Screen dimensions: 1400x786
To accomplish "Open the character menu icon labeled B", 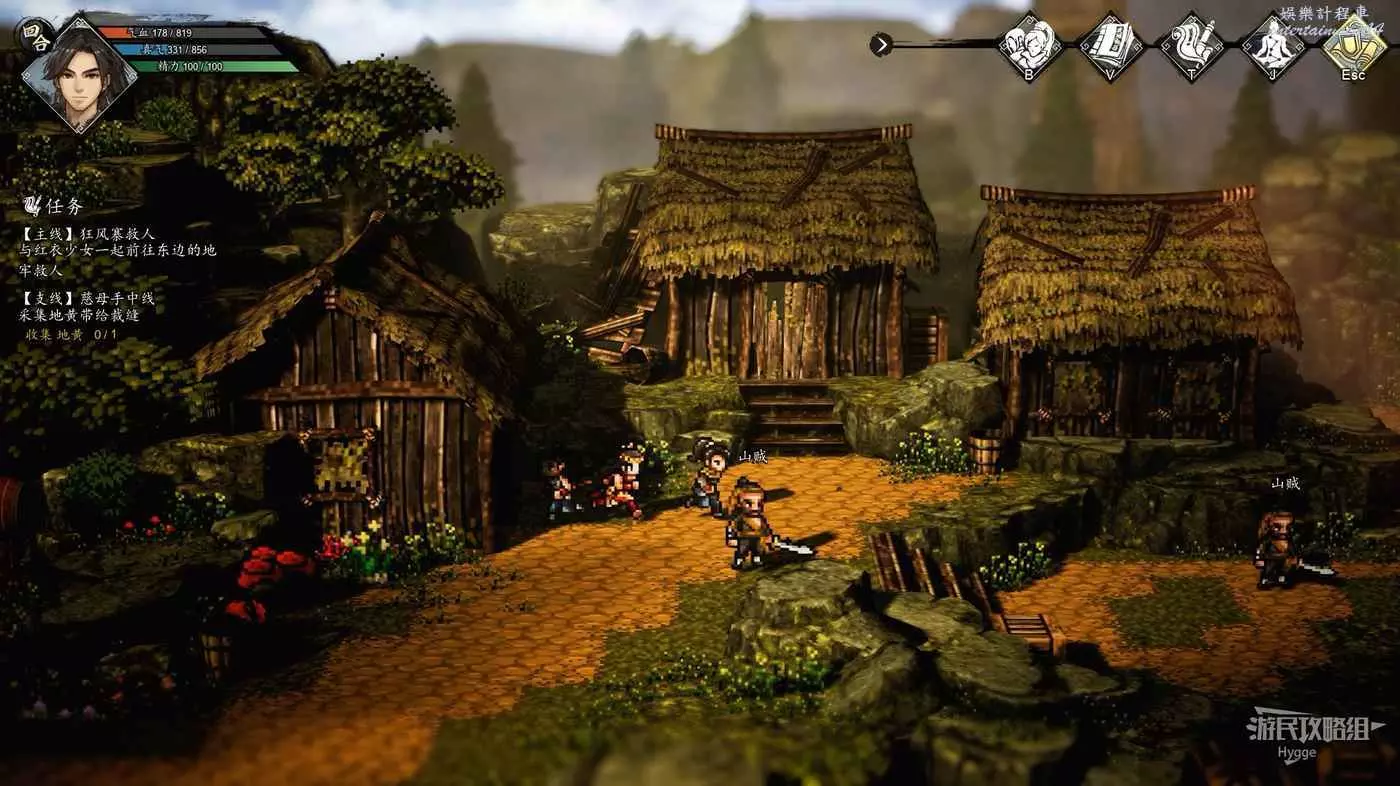I will 1029,43.
